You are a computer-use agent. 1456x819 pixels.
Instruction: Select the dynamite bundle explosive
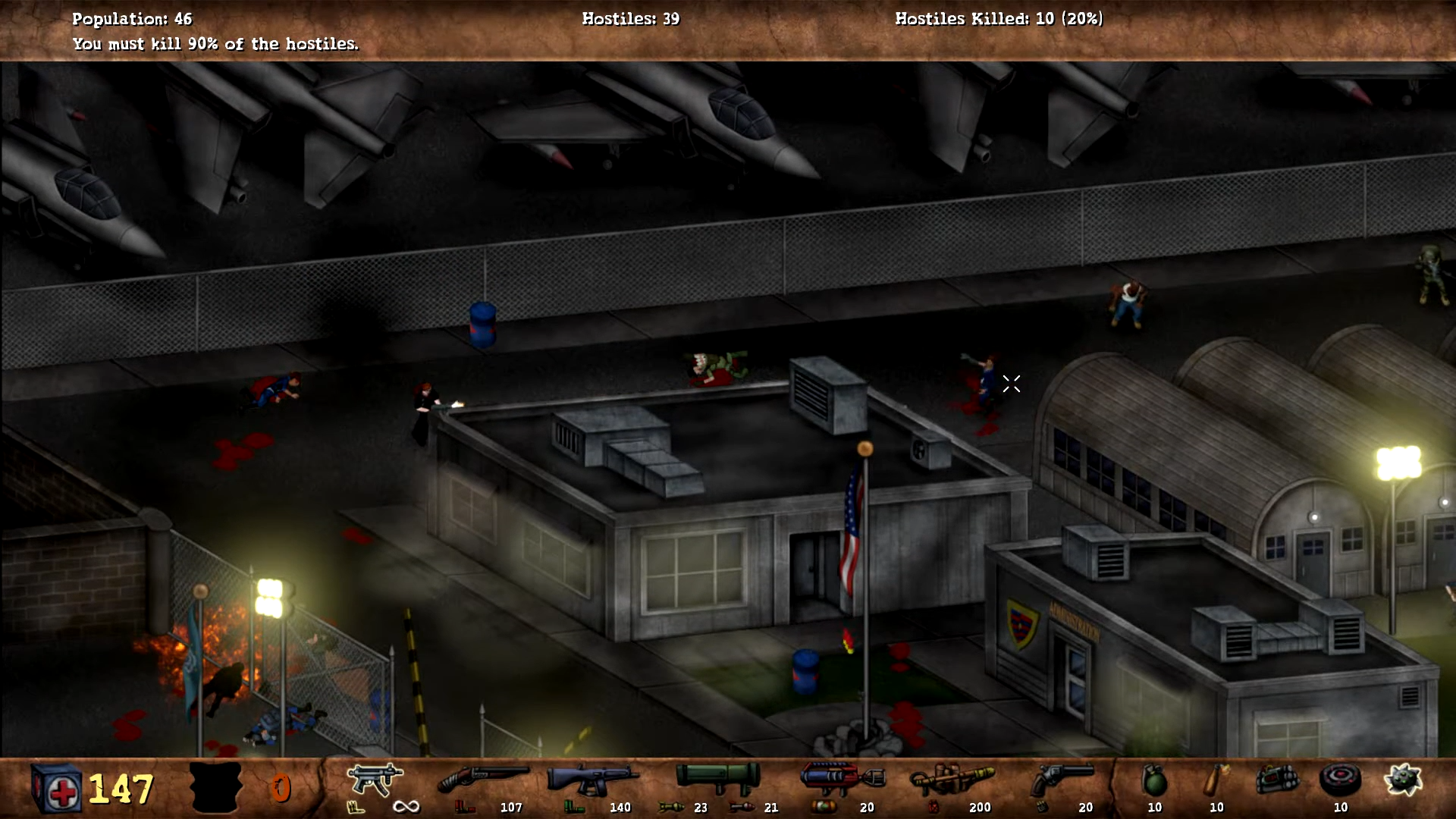(1278, 780)
